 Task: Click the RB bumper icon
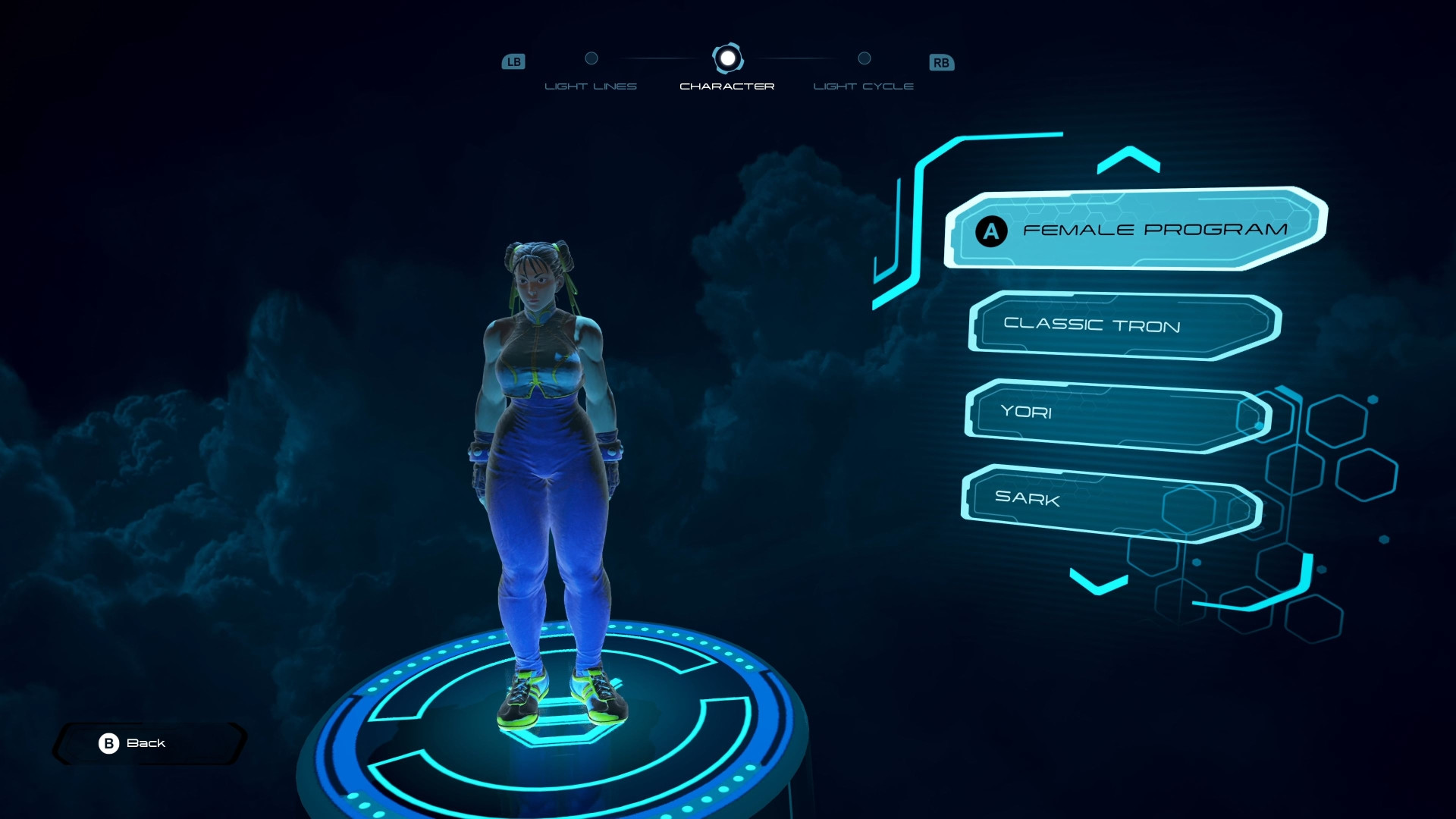[941, 62]
